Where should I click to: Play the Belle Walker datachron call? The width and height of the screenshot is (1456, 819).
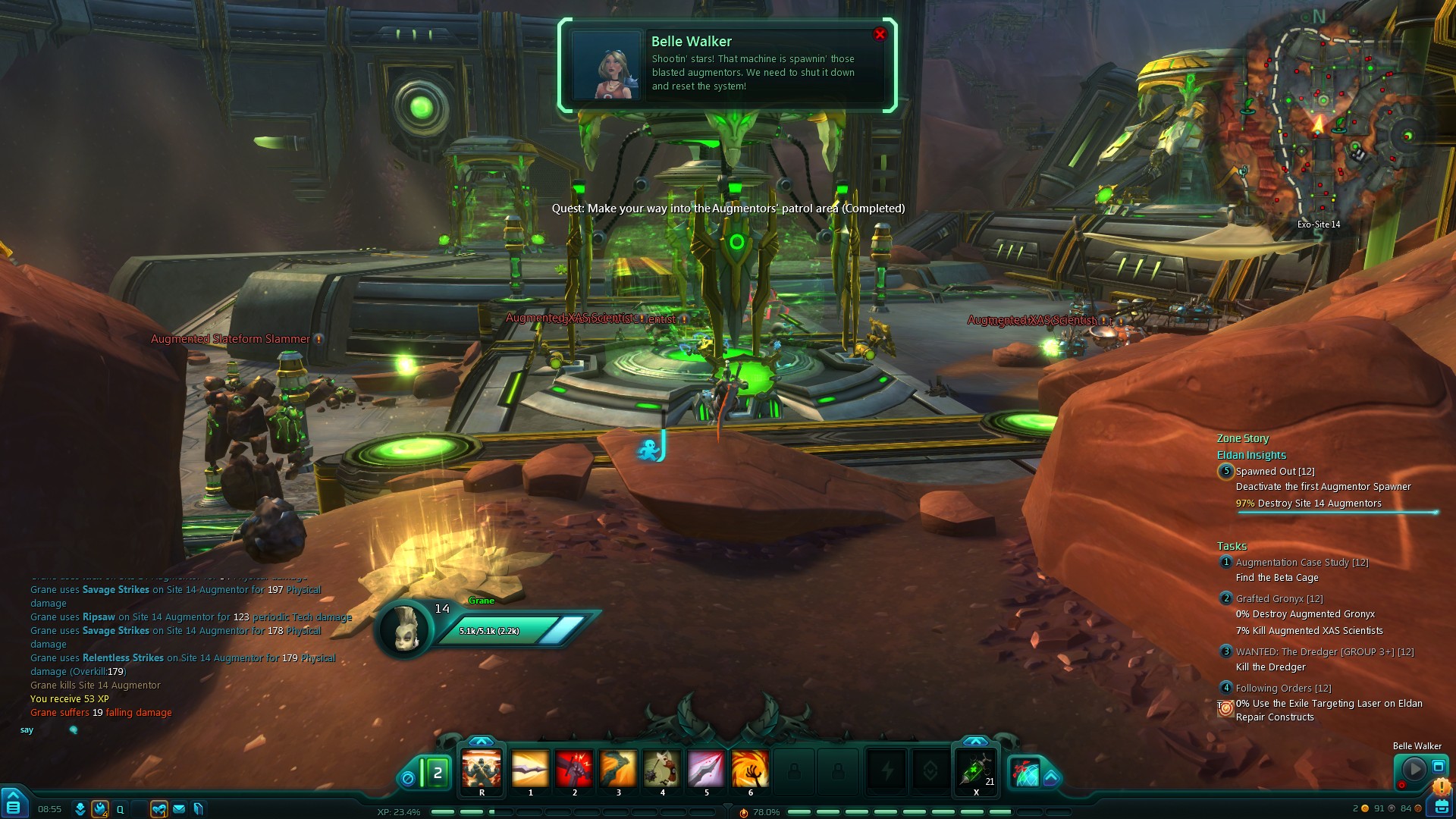tap(1414, 768)
